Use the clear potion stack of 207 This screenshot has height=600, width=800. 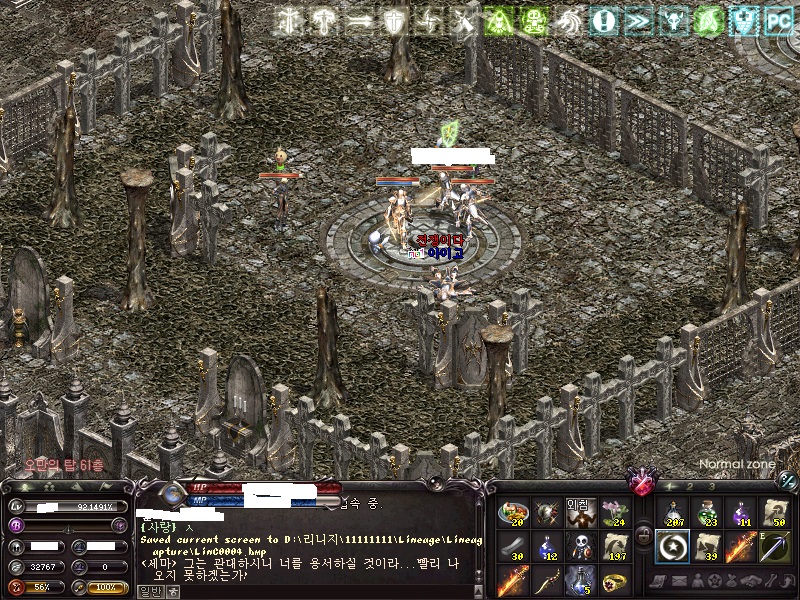[673, 514]
